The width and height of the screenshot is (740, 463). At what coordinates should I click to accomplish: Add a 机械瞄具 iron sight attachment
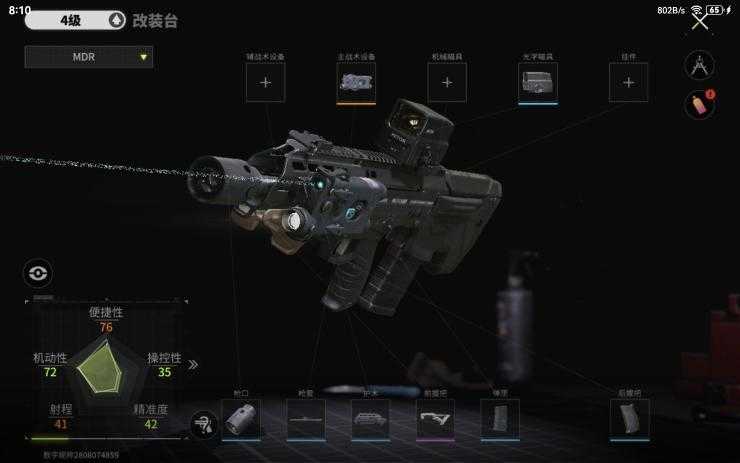(447, 83)
